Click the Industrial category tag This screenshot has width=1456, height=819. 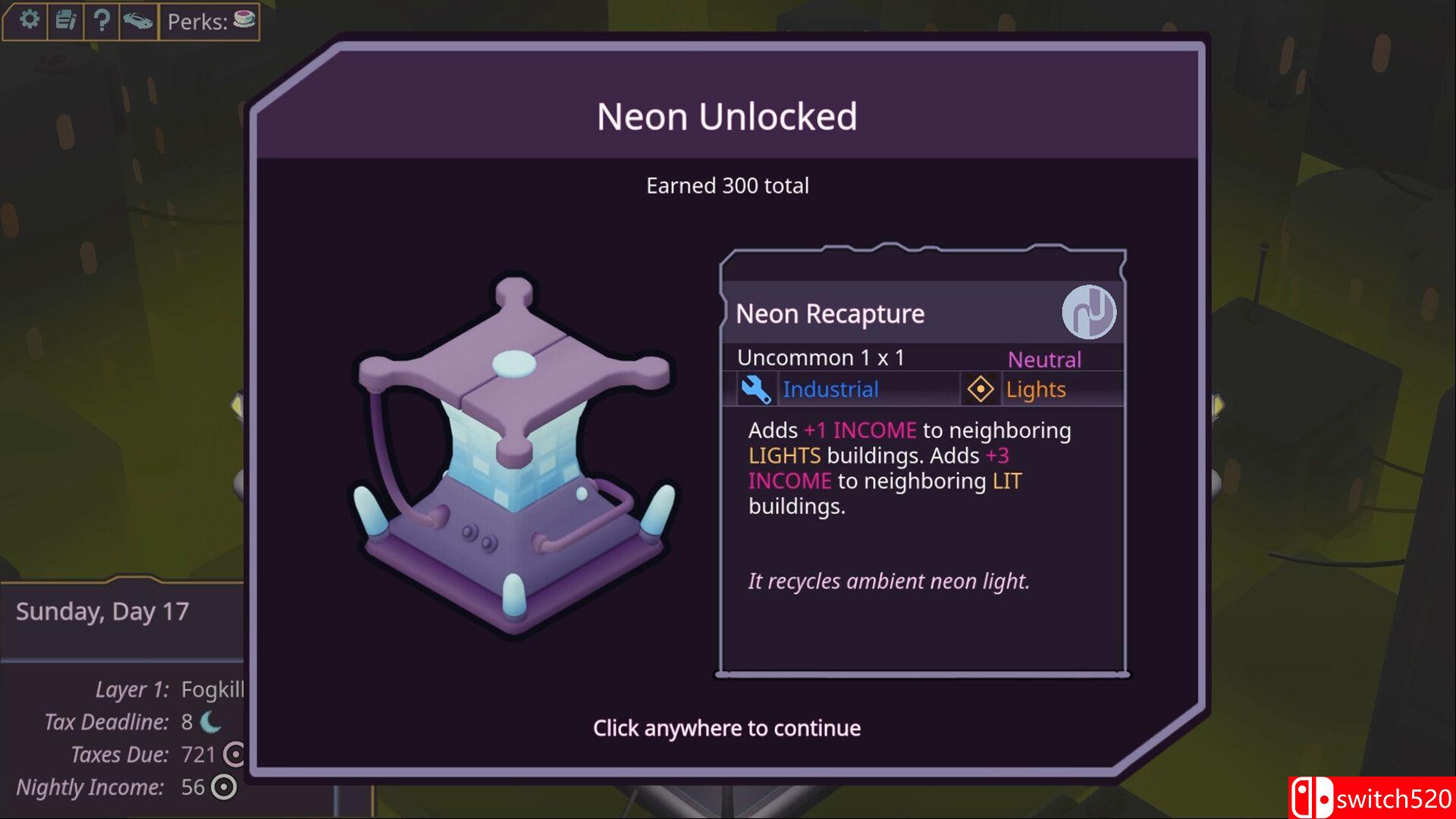830,389
